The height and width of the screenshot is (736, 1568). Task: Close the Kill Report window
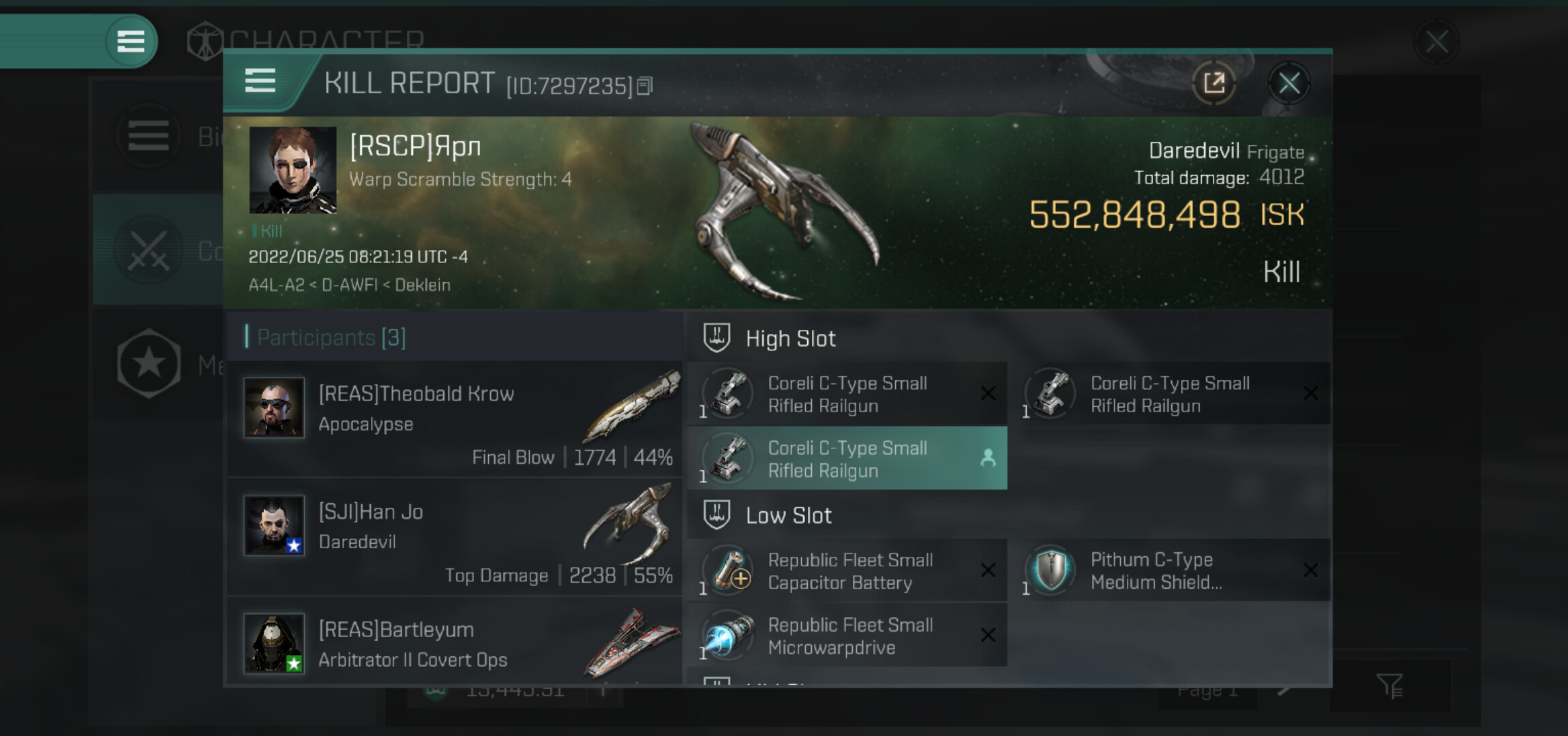pos(1288,84)
